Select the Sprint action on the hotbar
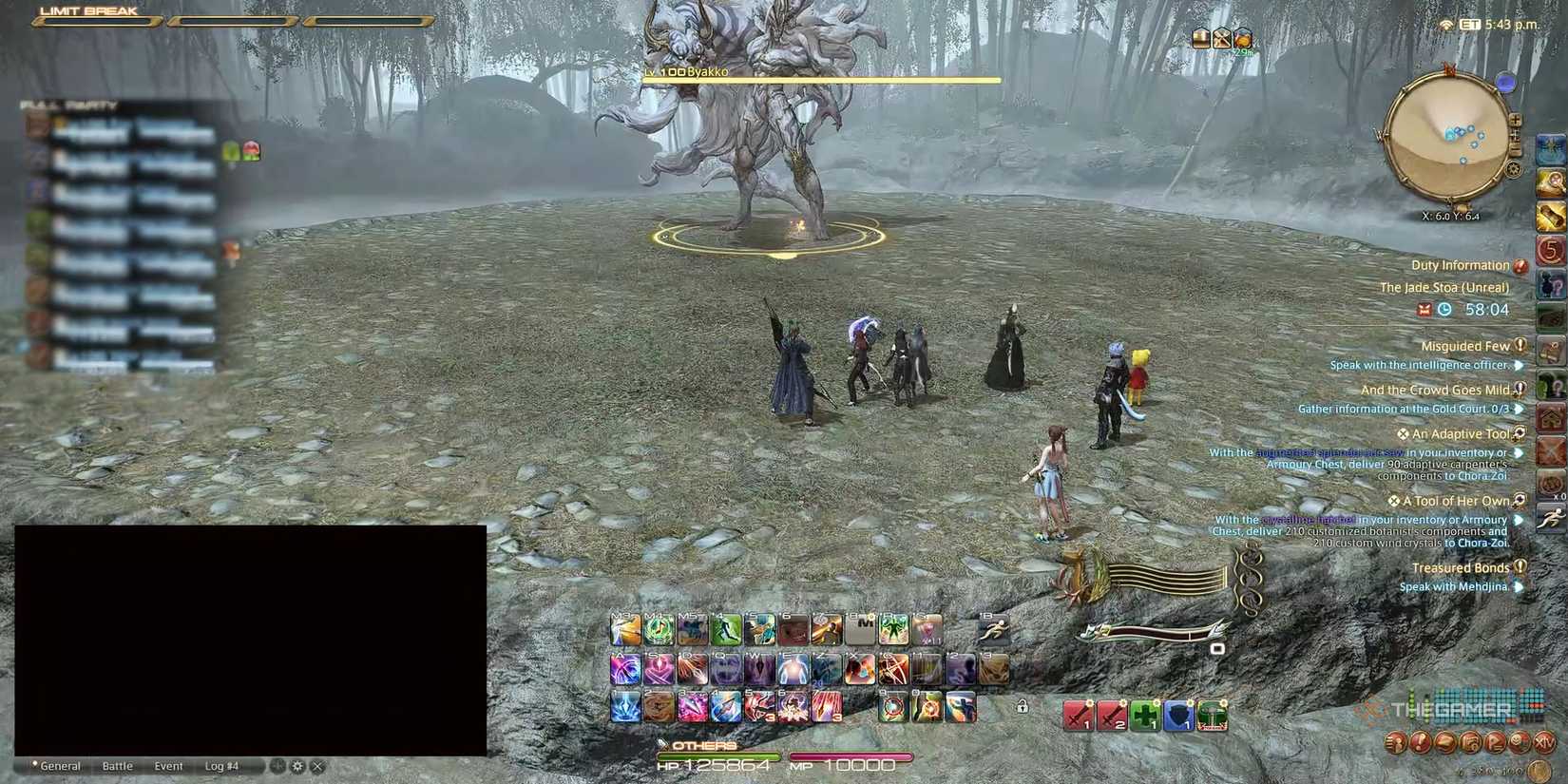1568x784 pixels. (x=993, y=631)
